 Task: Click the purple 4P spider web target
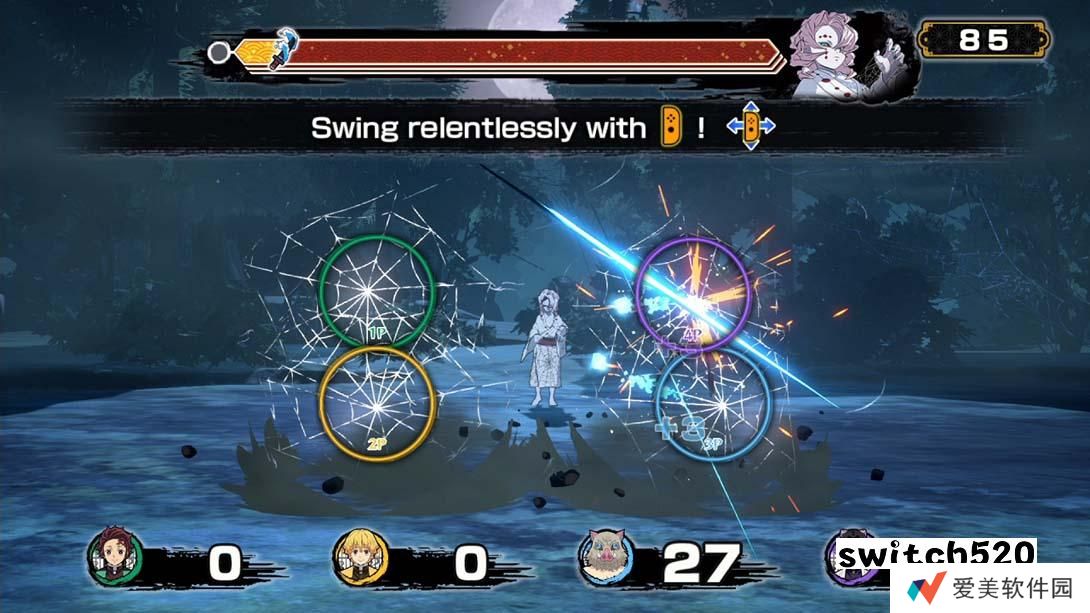pyautogui.click(x=693, y=292)
